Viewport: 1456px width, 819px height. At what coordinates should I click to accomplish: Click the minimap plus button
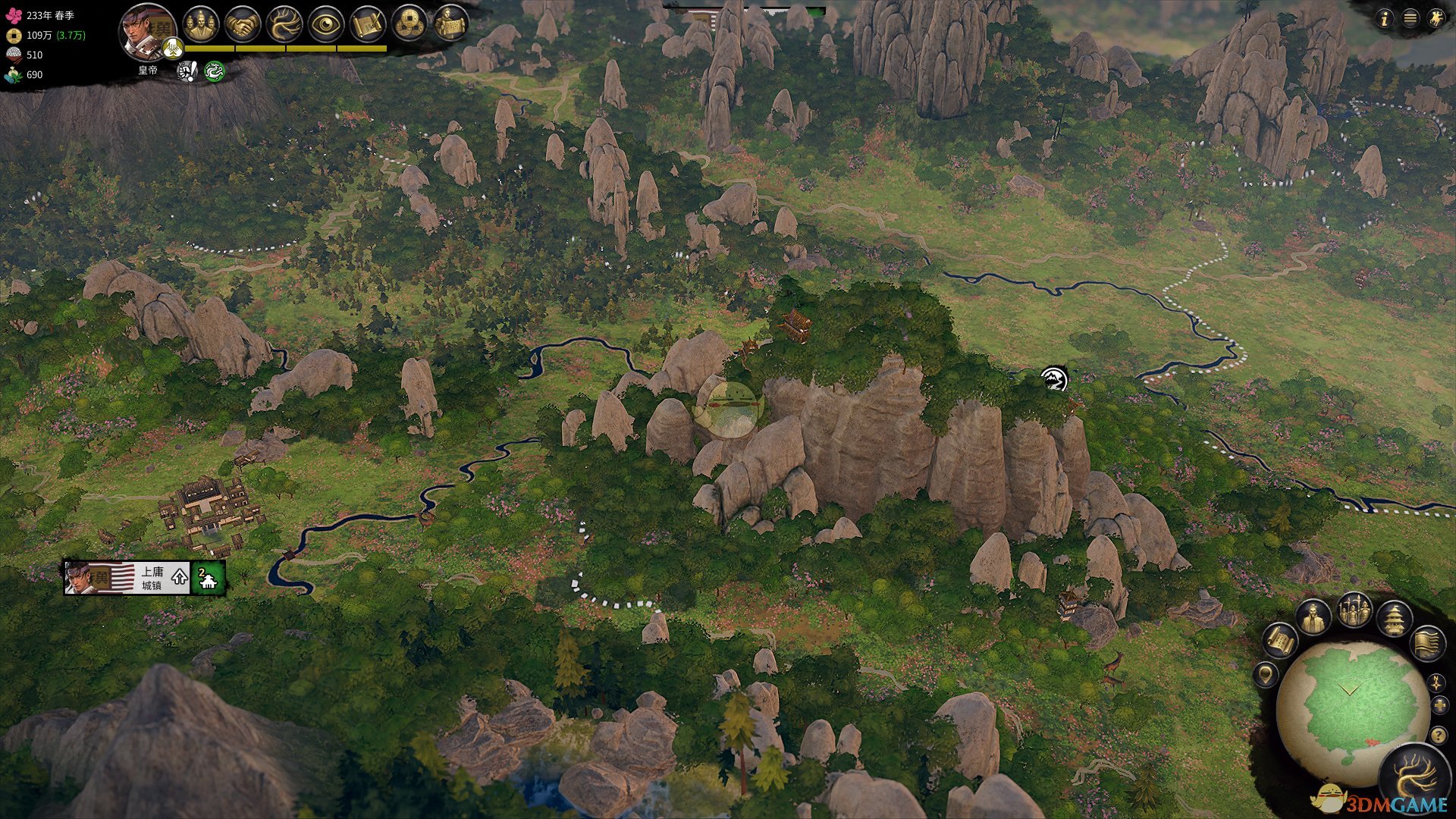point(1439,706)
